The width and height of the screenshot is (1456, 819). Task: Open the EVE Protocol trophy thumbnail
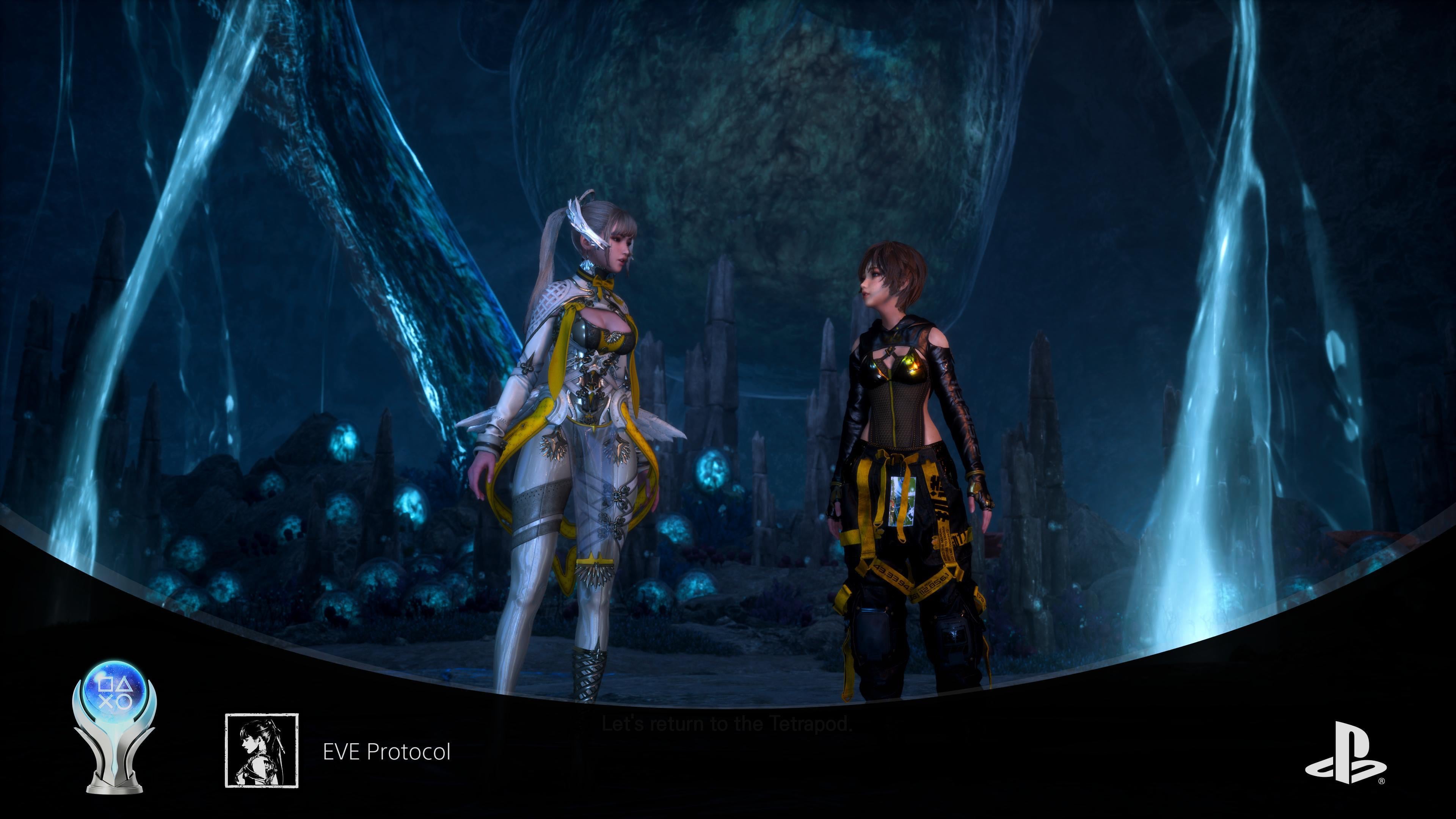click(x=262, y=750)
